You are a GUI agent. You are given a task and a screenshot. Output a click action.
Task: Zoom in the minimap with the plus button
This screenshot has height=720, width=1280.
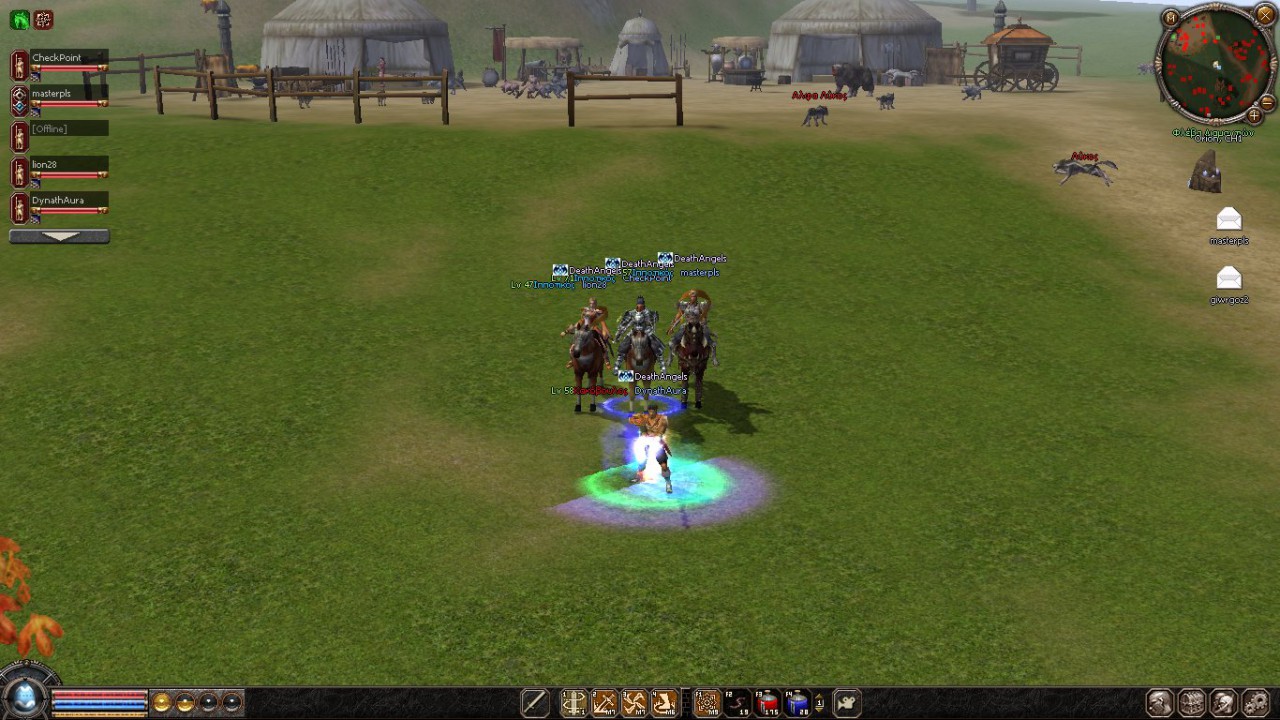[1254, 116]
